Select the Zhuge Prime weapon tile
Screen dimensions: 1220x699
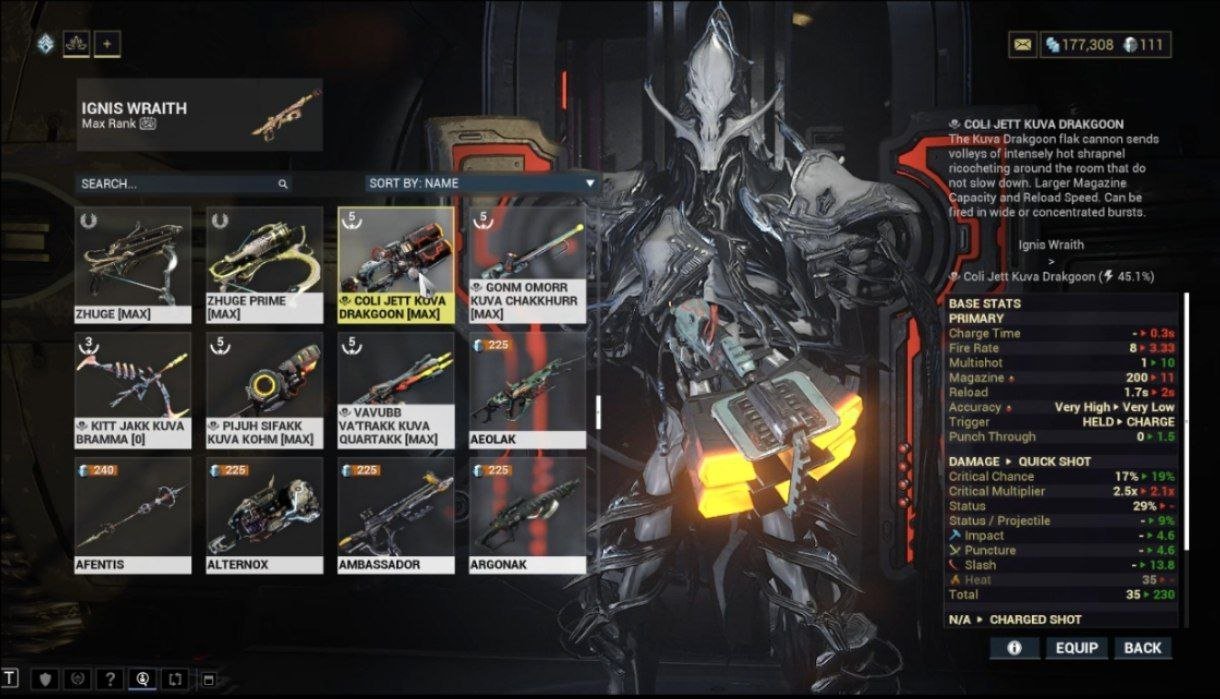click(264, 263)
